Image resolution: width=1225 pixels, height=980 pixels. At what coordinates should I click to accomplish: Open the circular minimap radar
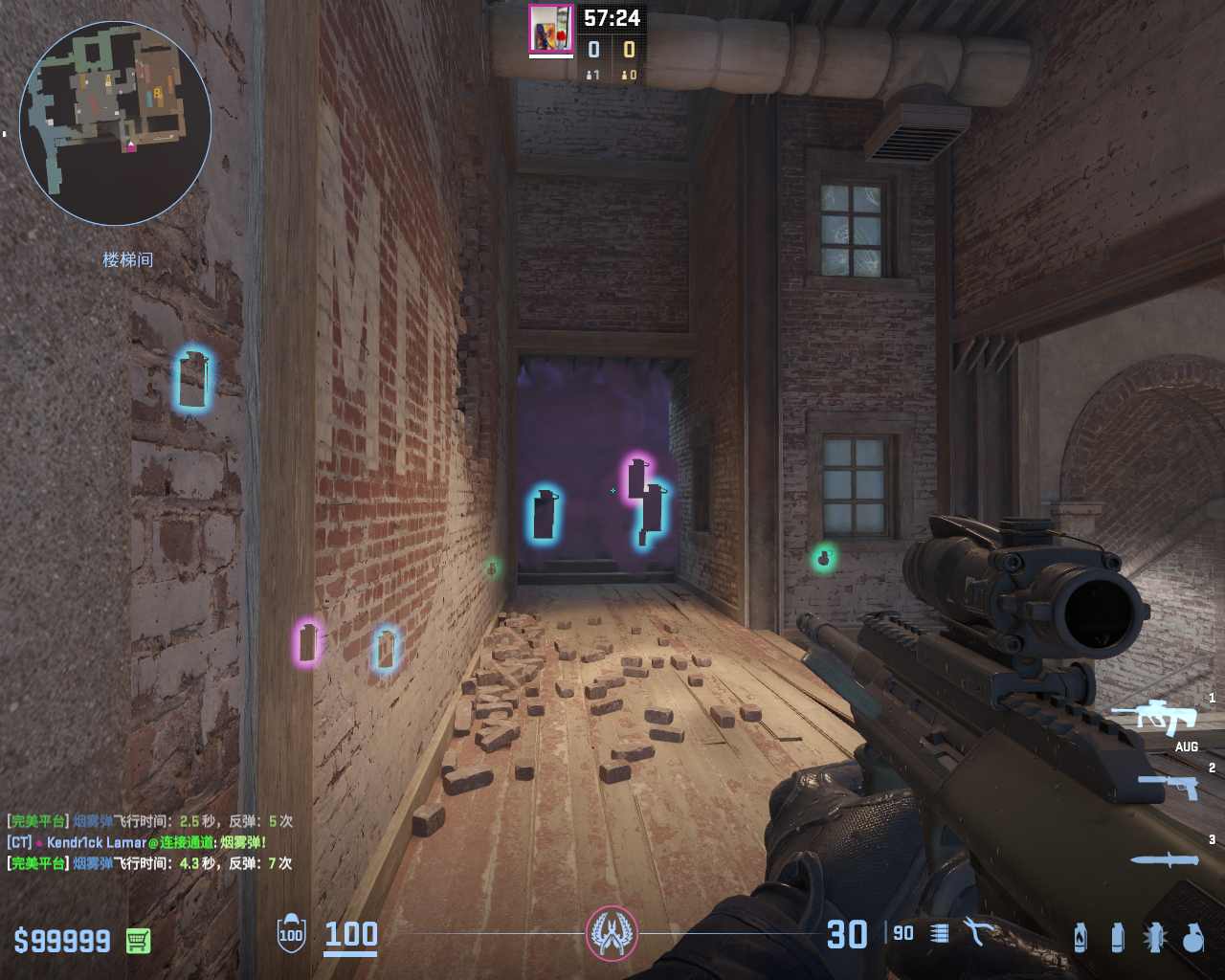pos(115,122)
